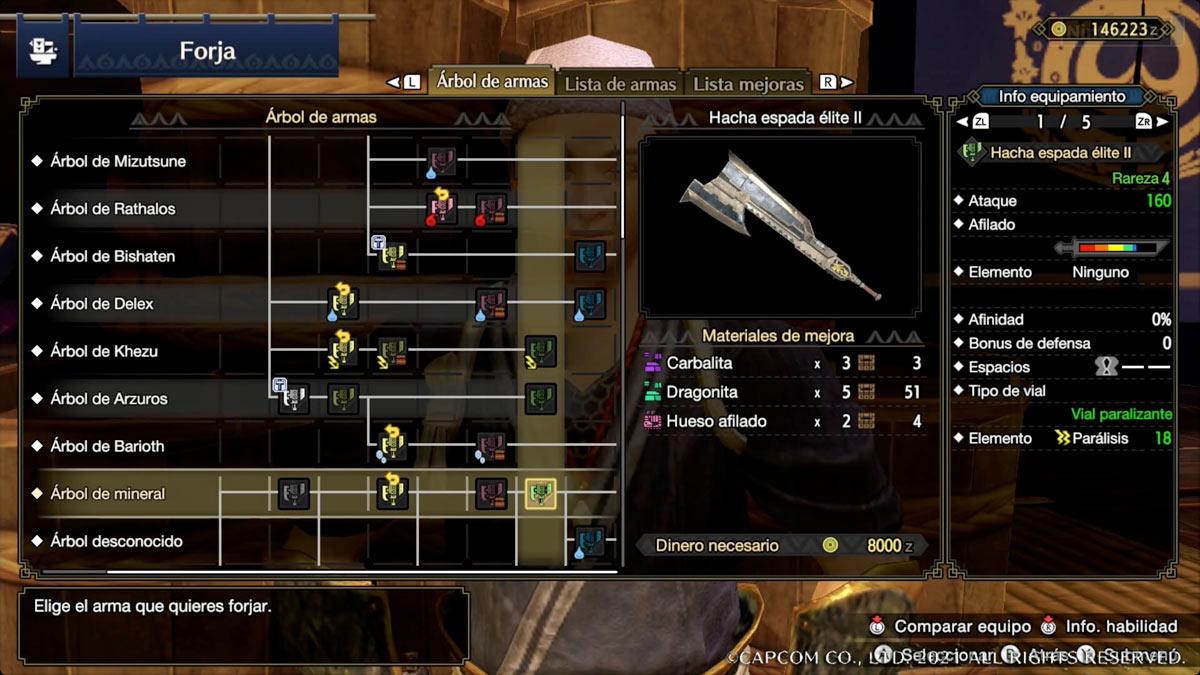Select the Árbol de Barioth row
1200x675 pixels.
click(107, 446)
